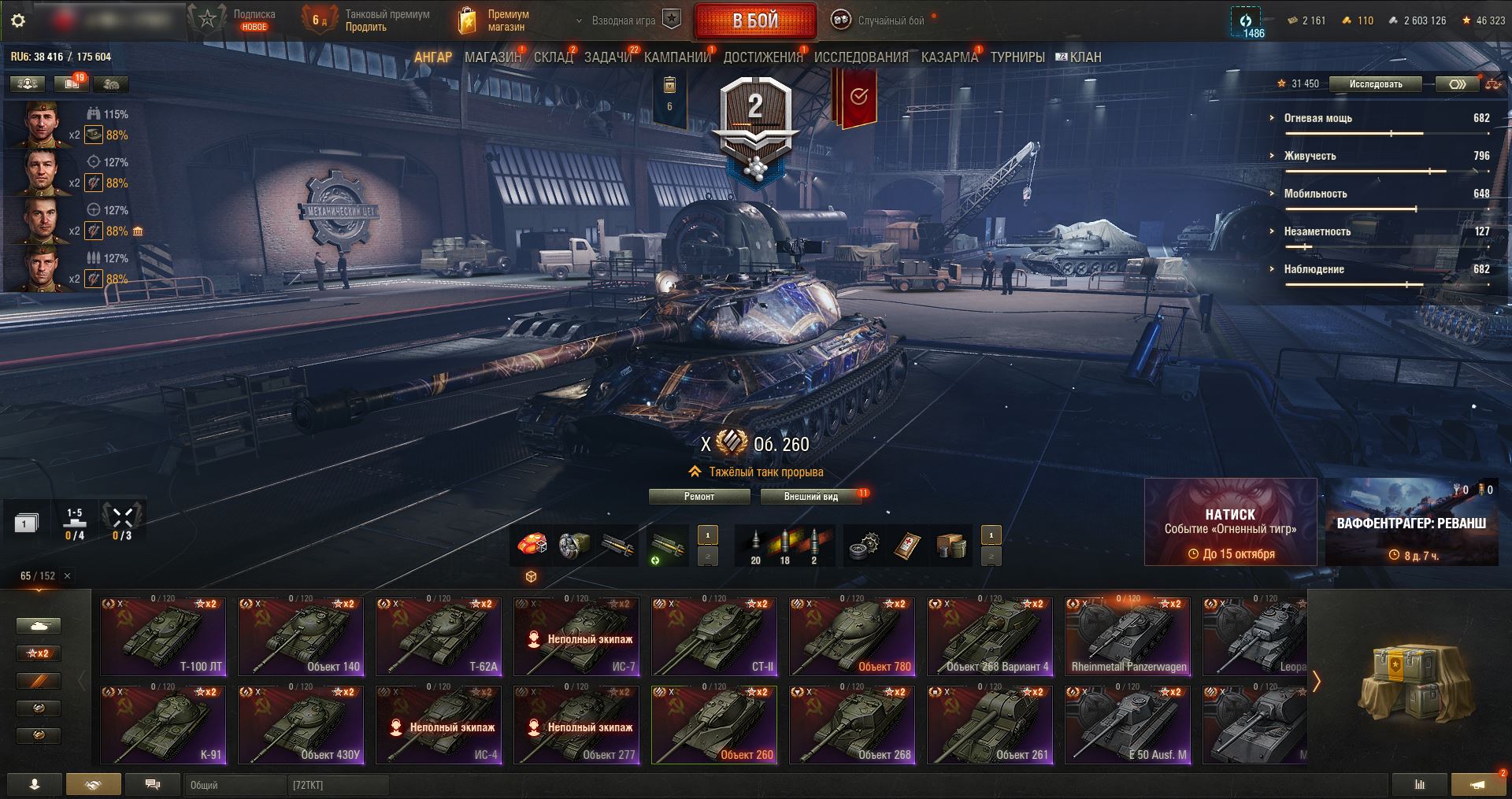Screen dimensions: 1512x799
Task: Open the ИССЛЕДОВАНИЯ research tab
Action: tap(861, 57)
